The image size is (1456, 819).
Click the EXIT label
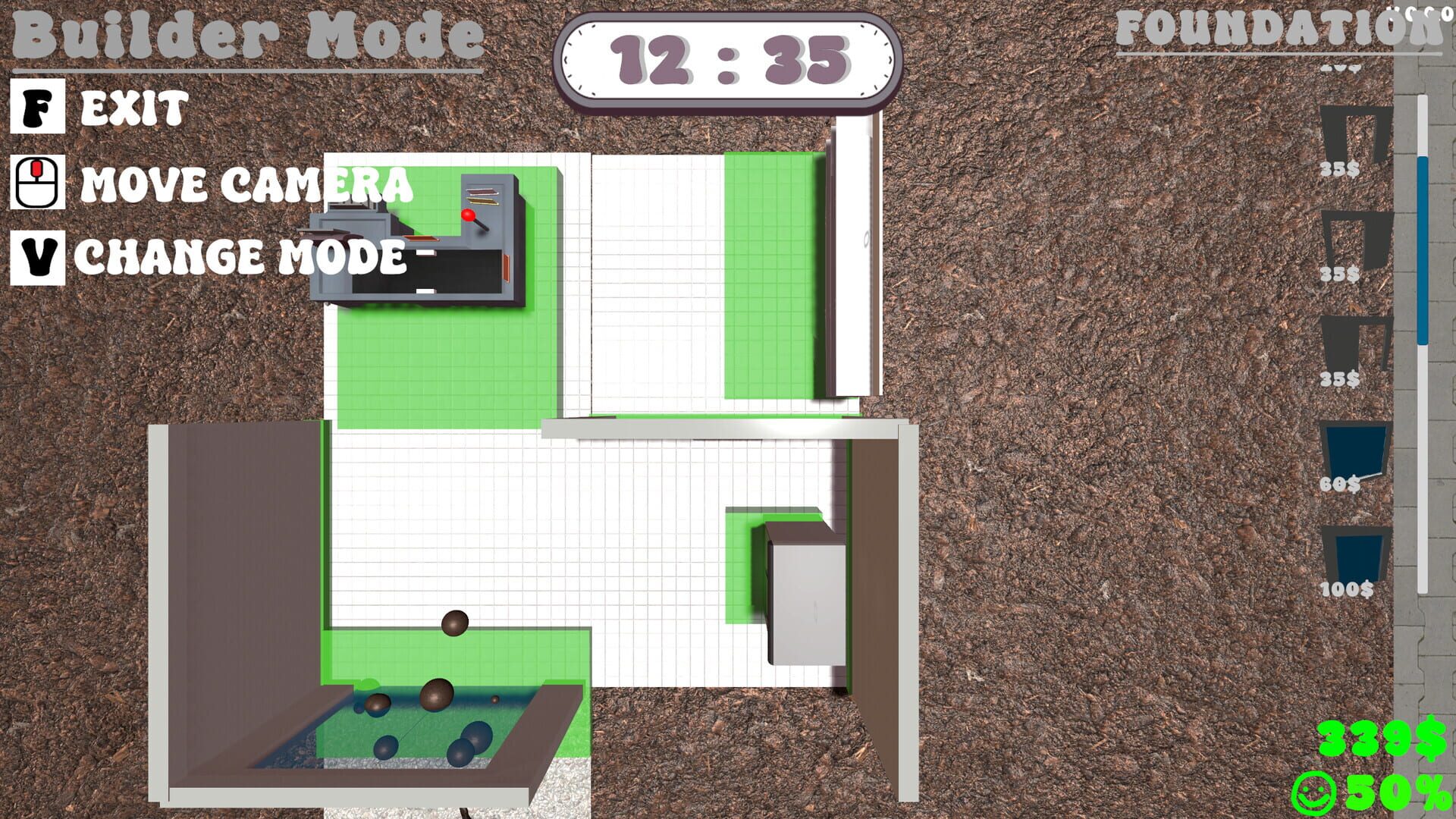coord(133,108)
